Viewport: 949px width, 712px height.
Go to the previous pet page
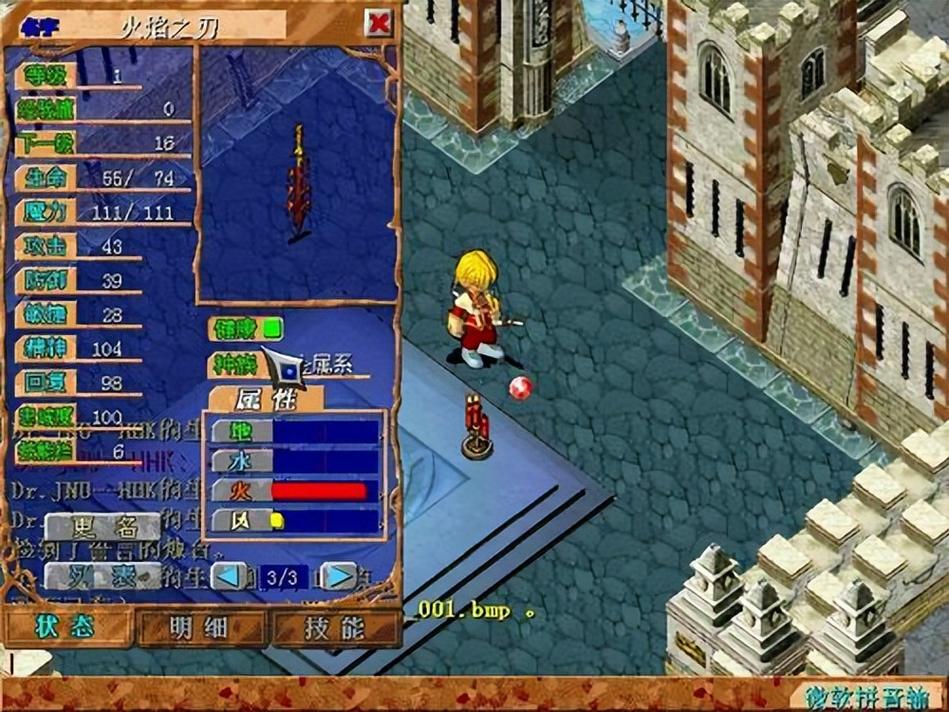tap(230, 577)
